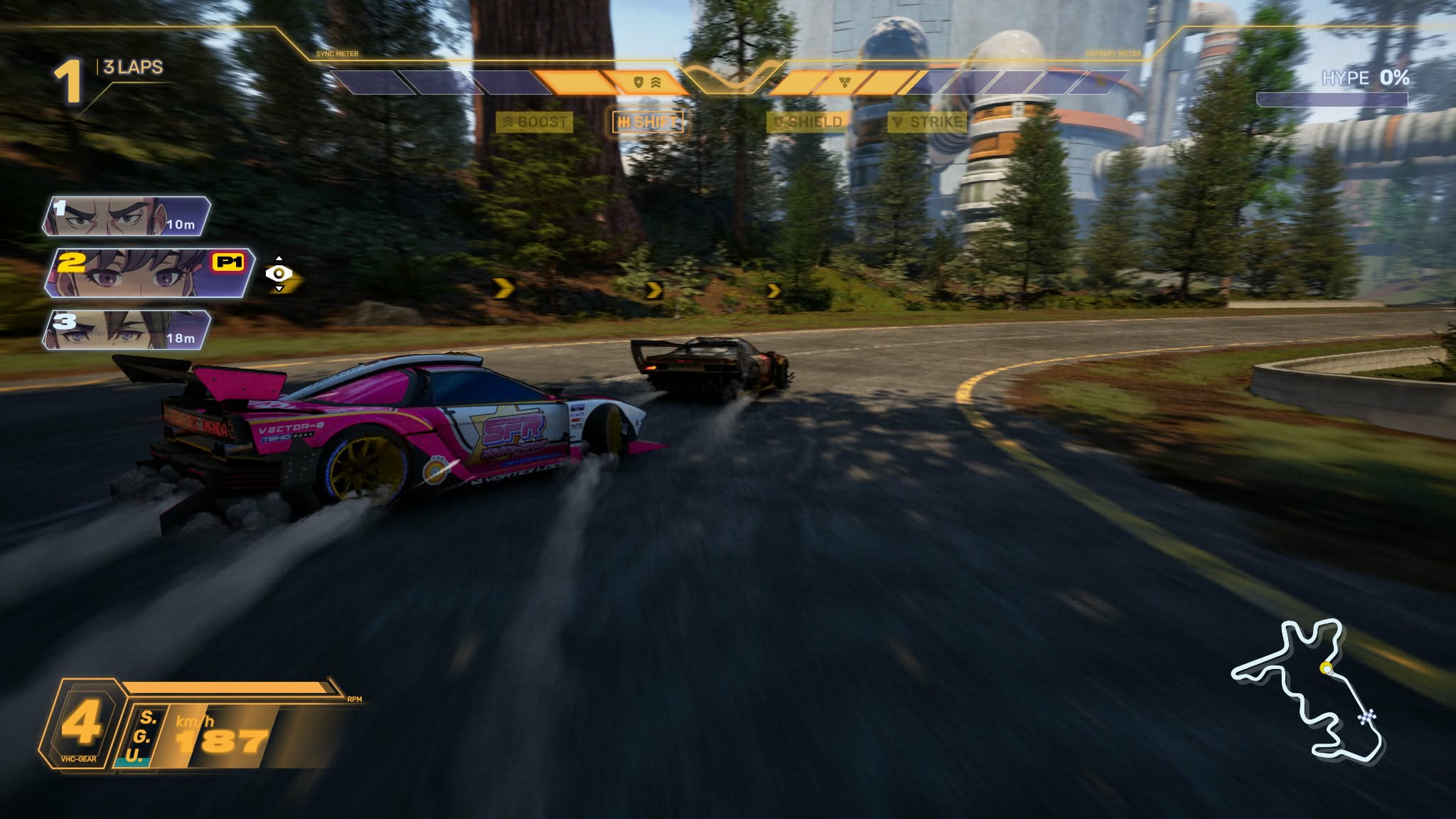Click the eye spectate icon

[279, 274]
